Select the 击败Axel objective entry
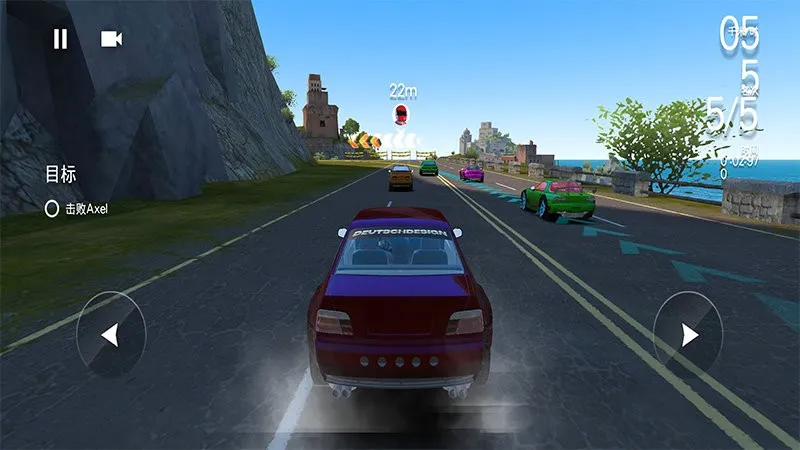Screen dimensions: 800x450 [x=77, y=209]
